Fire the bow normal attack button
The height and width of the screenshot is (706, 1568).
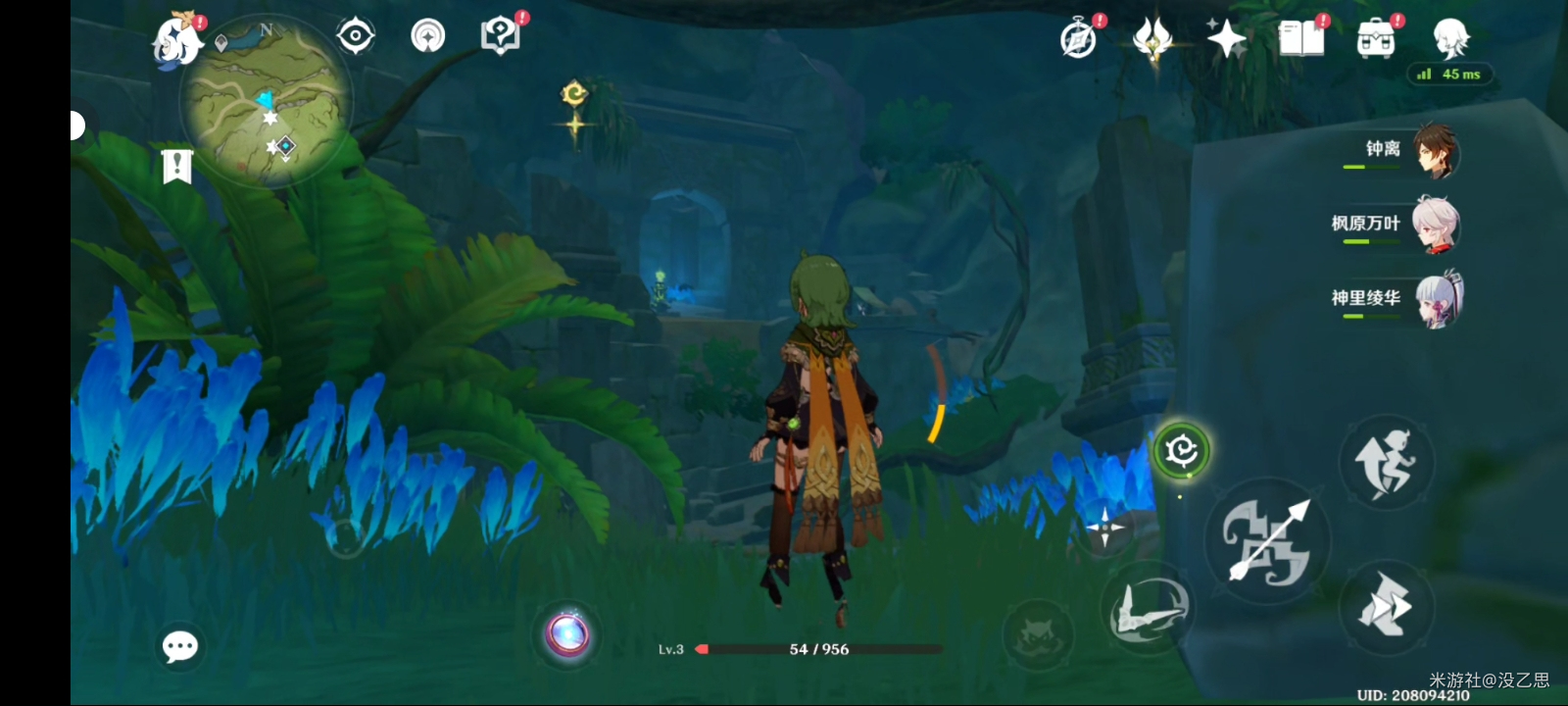point(1267,540)
